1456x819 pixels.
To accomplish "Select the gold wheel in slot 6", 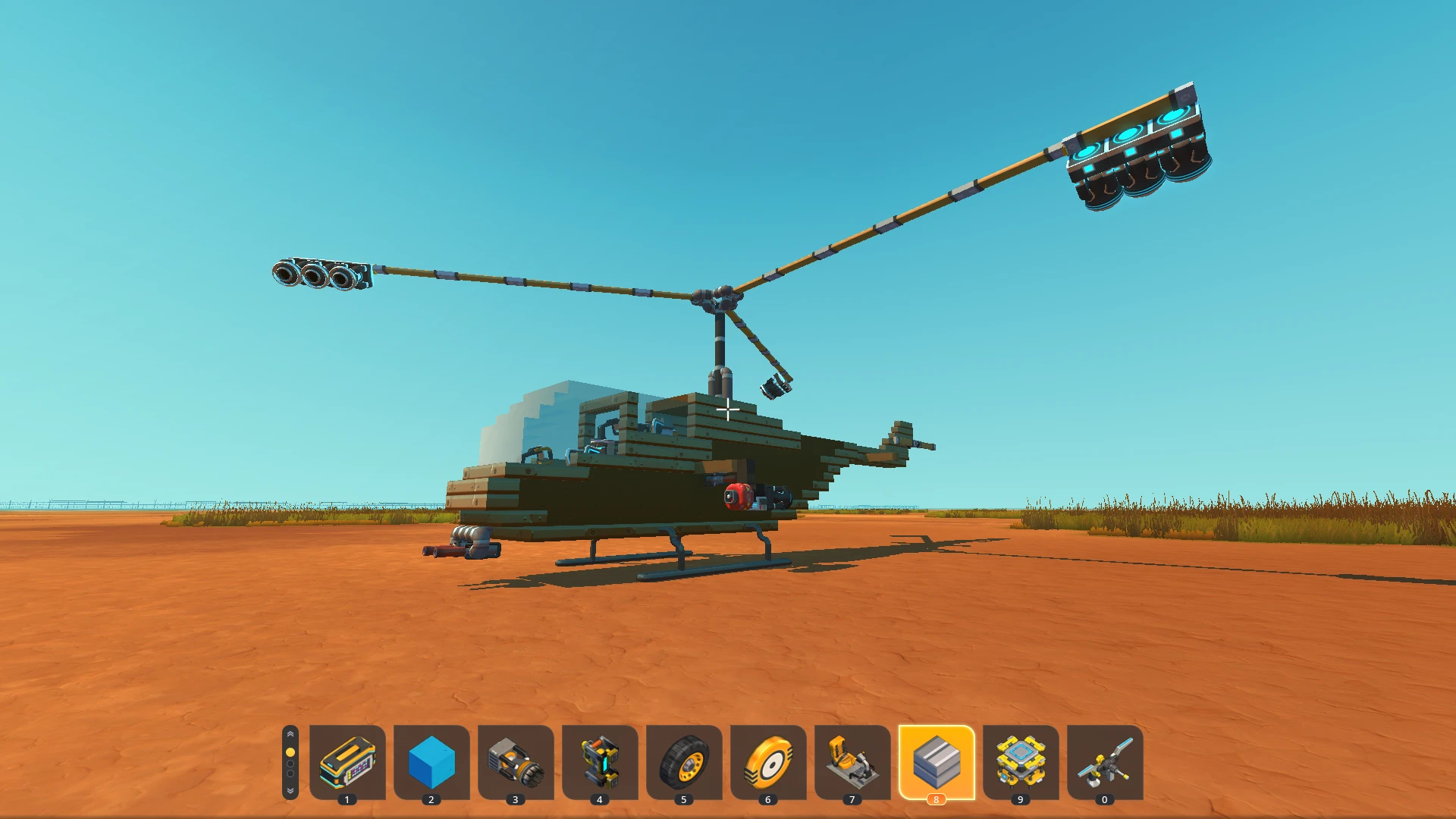I will [x=768, y=764].
